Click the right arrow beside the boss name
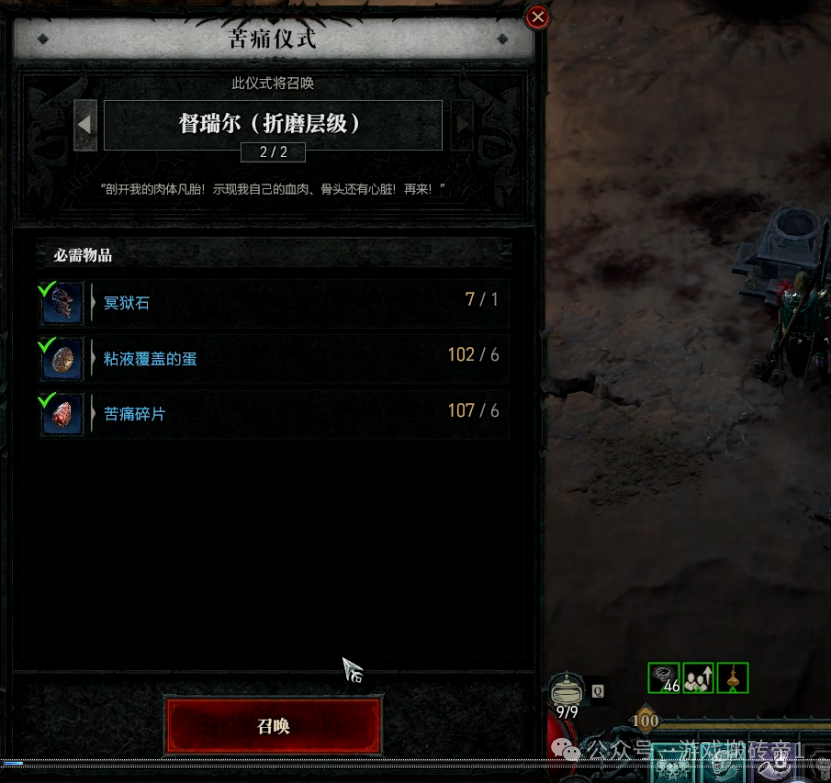831x783 pixels. [x=462, y=125]
